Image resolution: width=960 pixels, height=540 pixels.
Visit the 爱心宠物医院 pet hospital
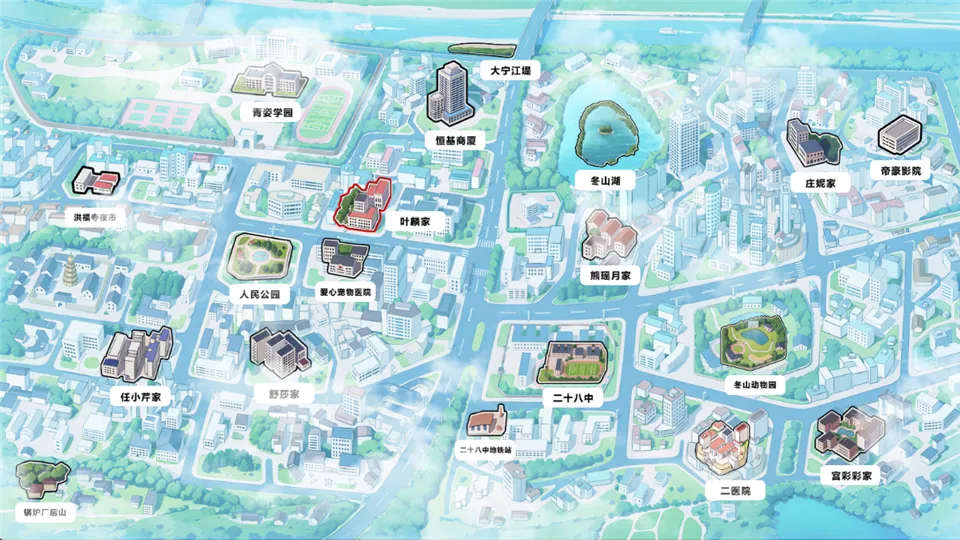(344, 259)
